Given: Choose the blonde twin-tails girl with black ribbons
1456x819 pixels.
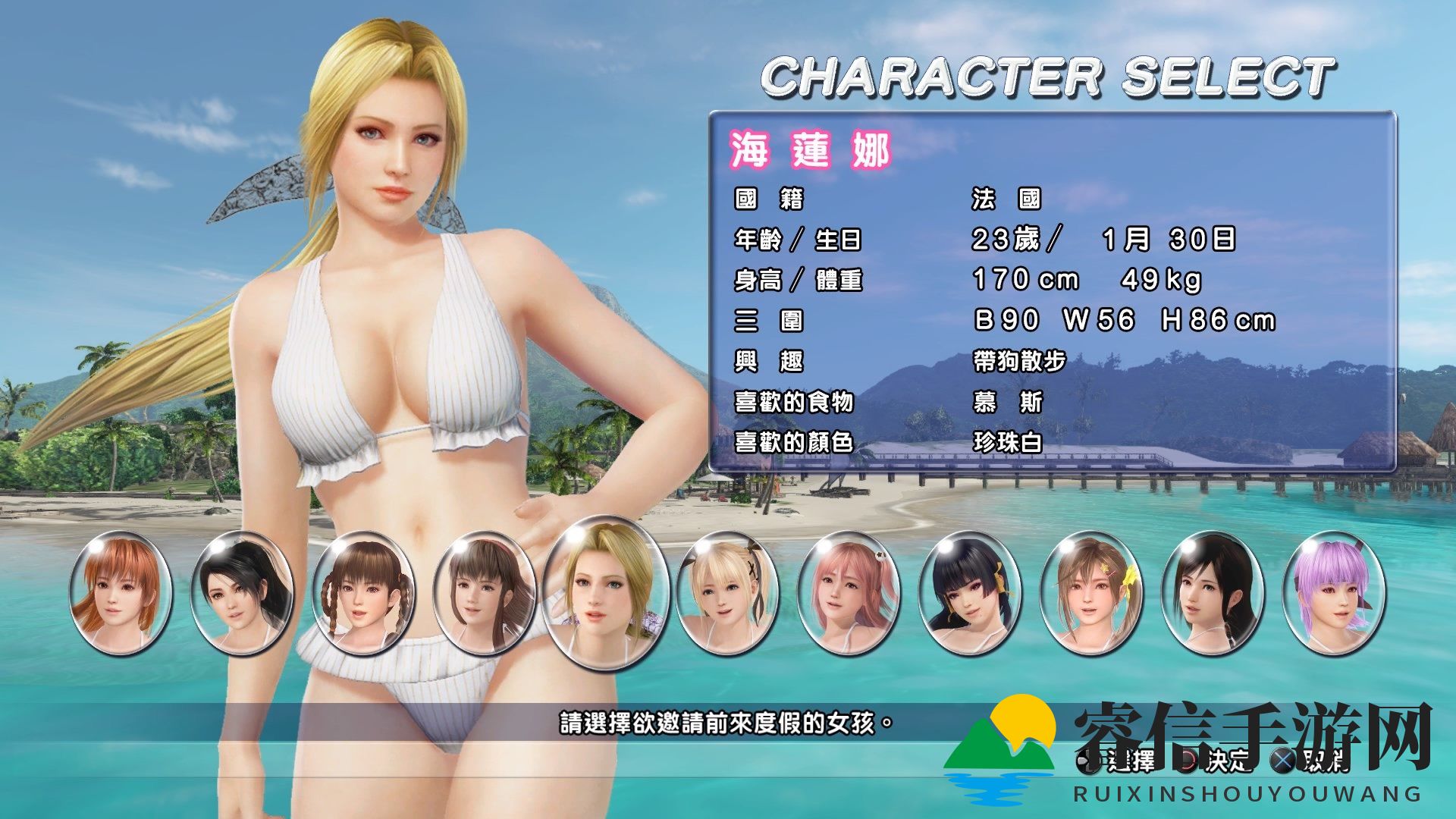Looking at the screenshot, I should point(726,593).
